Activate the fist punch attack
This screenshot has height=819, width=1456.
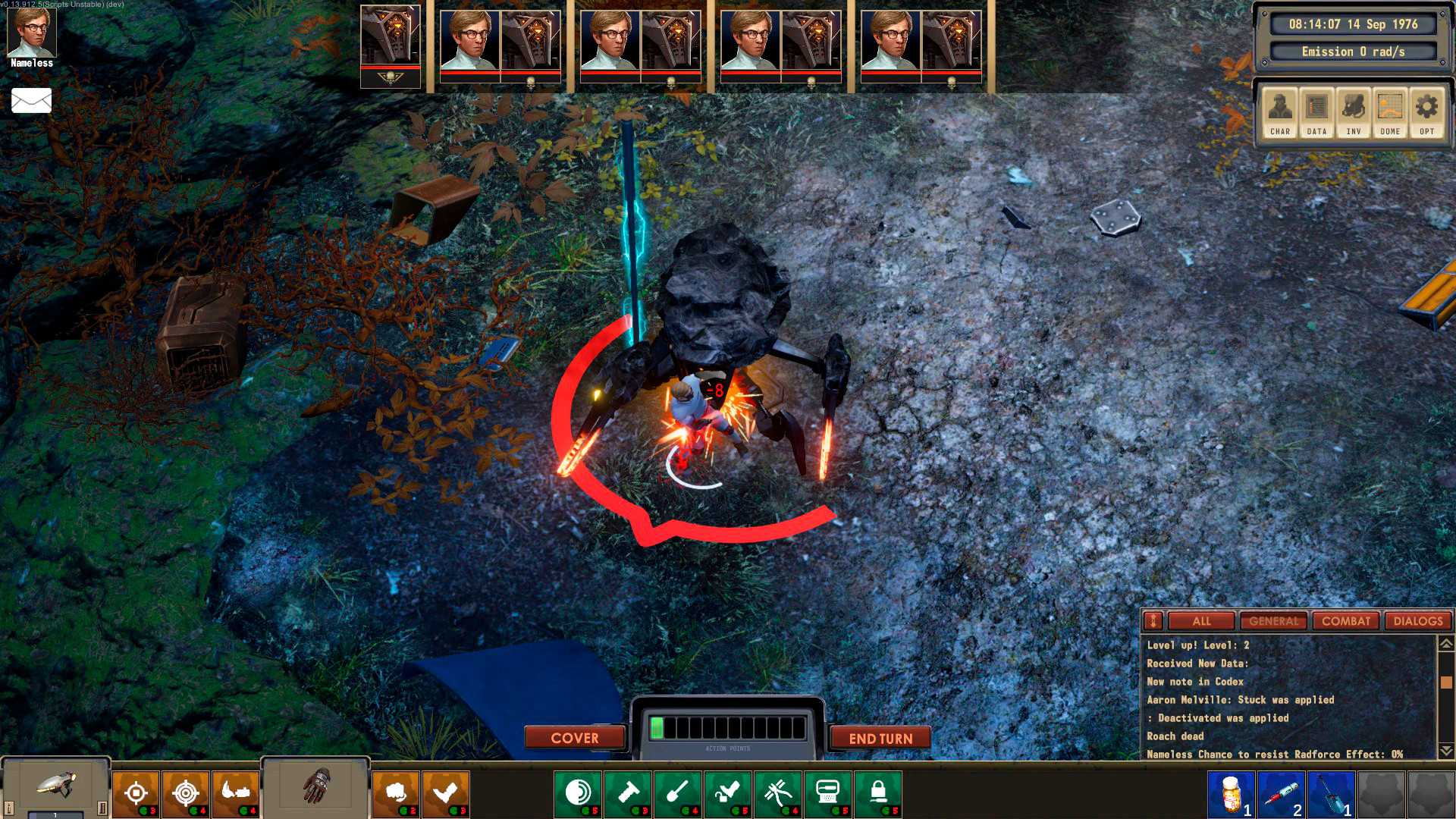pyautogui.click(x=395, y=793)
